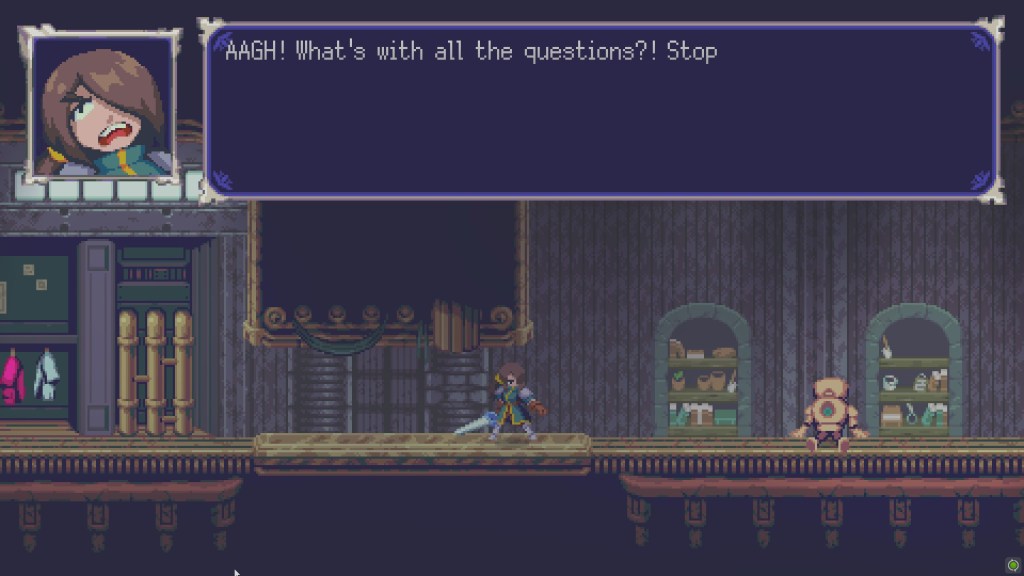1024x576 pixels.
Task: Click the green recording overlay indicator
Action: tap(1012, 565)
